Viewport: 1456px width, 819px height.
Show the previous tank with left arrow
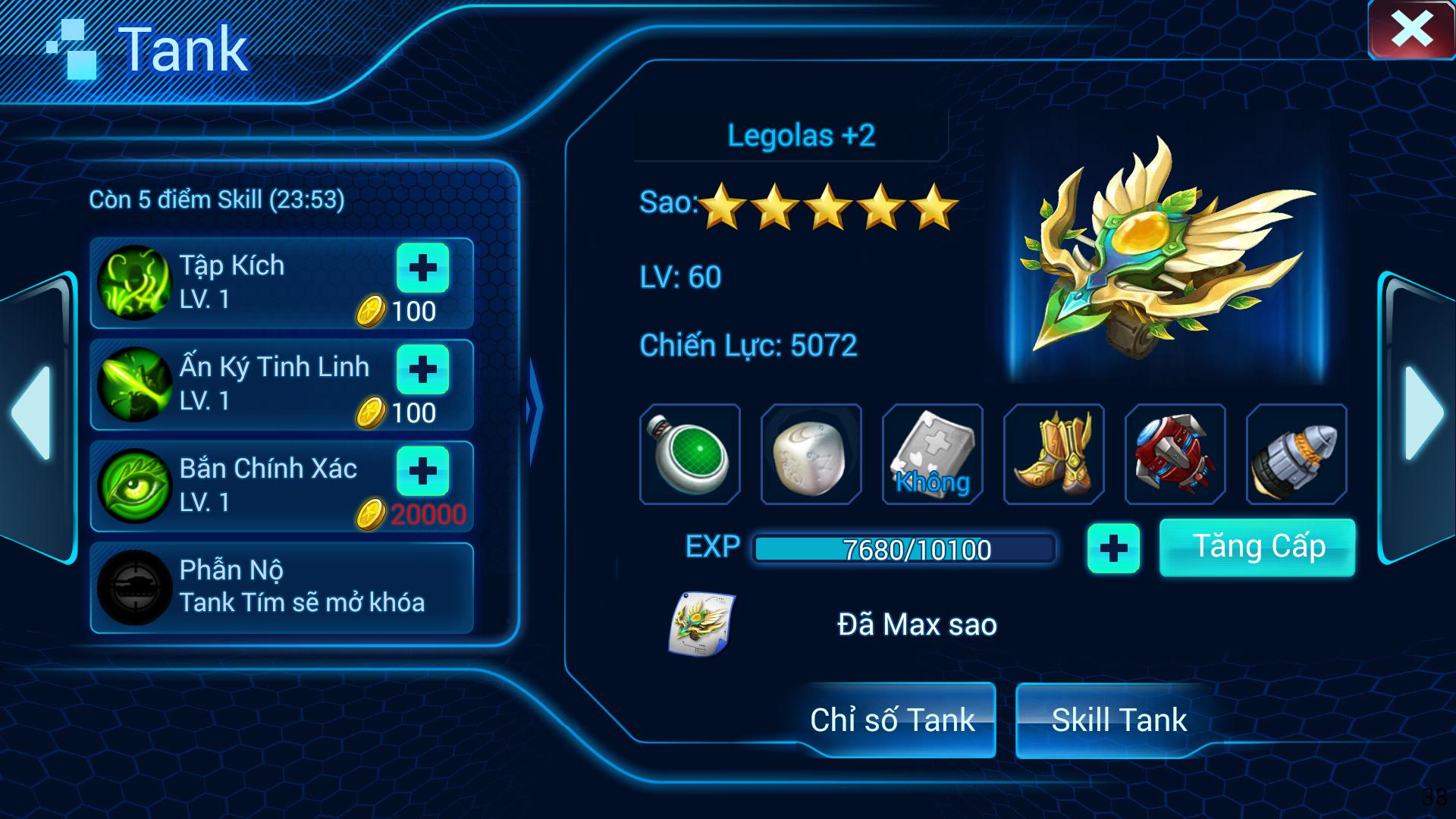tap(33, 413)
